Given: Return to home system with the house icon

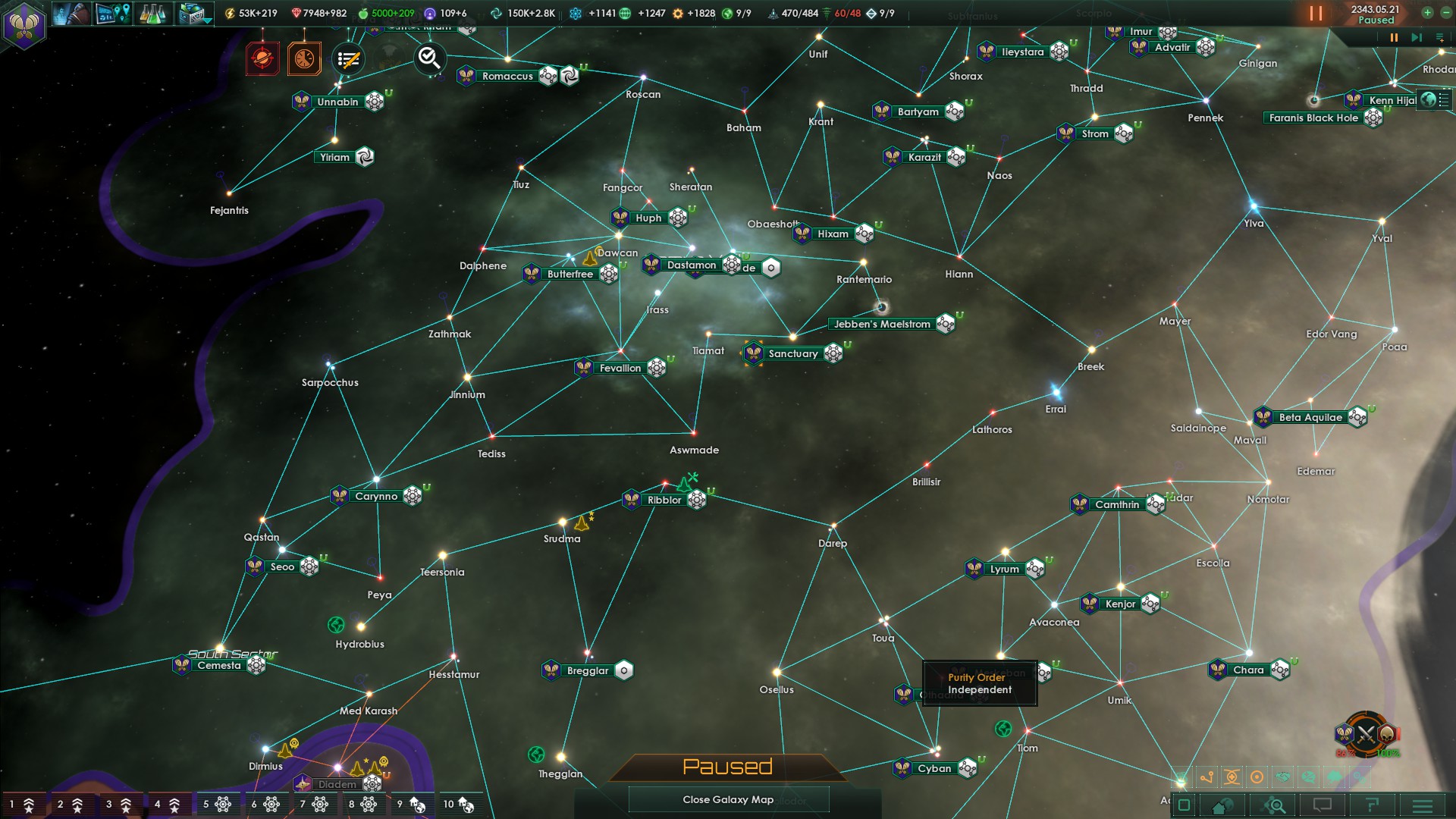Looking at the screenshot, I should pos(1221,806).
